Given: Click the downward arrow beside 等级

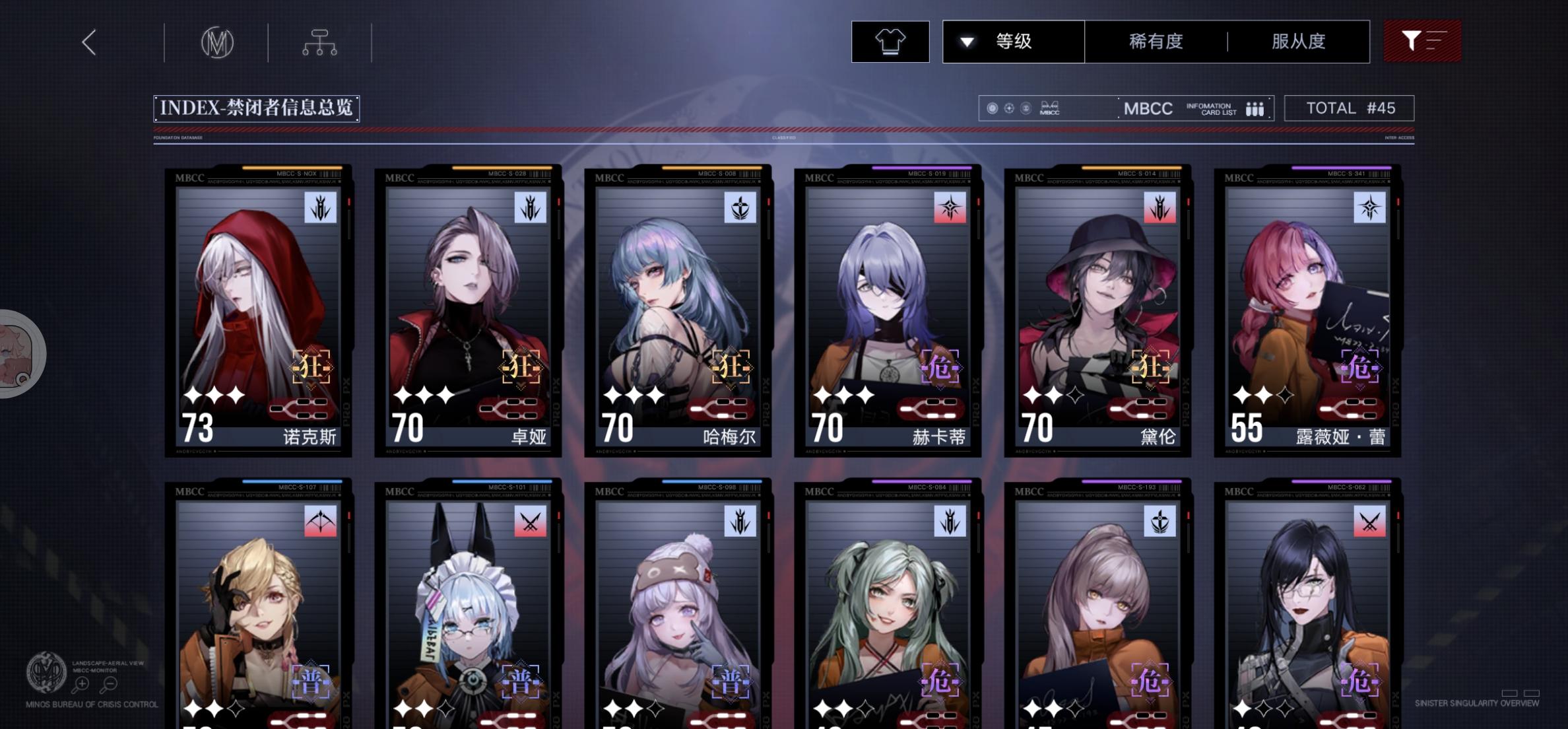Looking at the screenshot, I should 966,41.
